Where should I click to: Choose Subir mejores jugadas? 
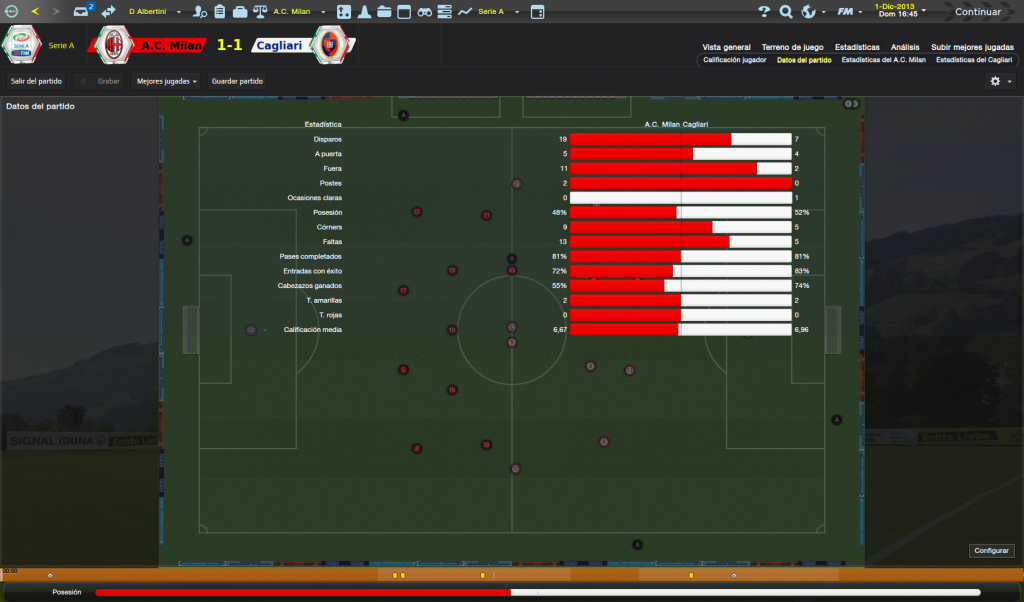coord(972,47)
